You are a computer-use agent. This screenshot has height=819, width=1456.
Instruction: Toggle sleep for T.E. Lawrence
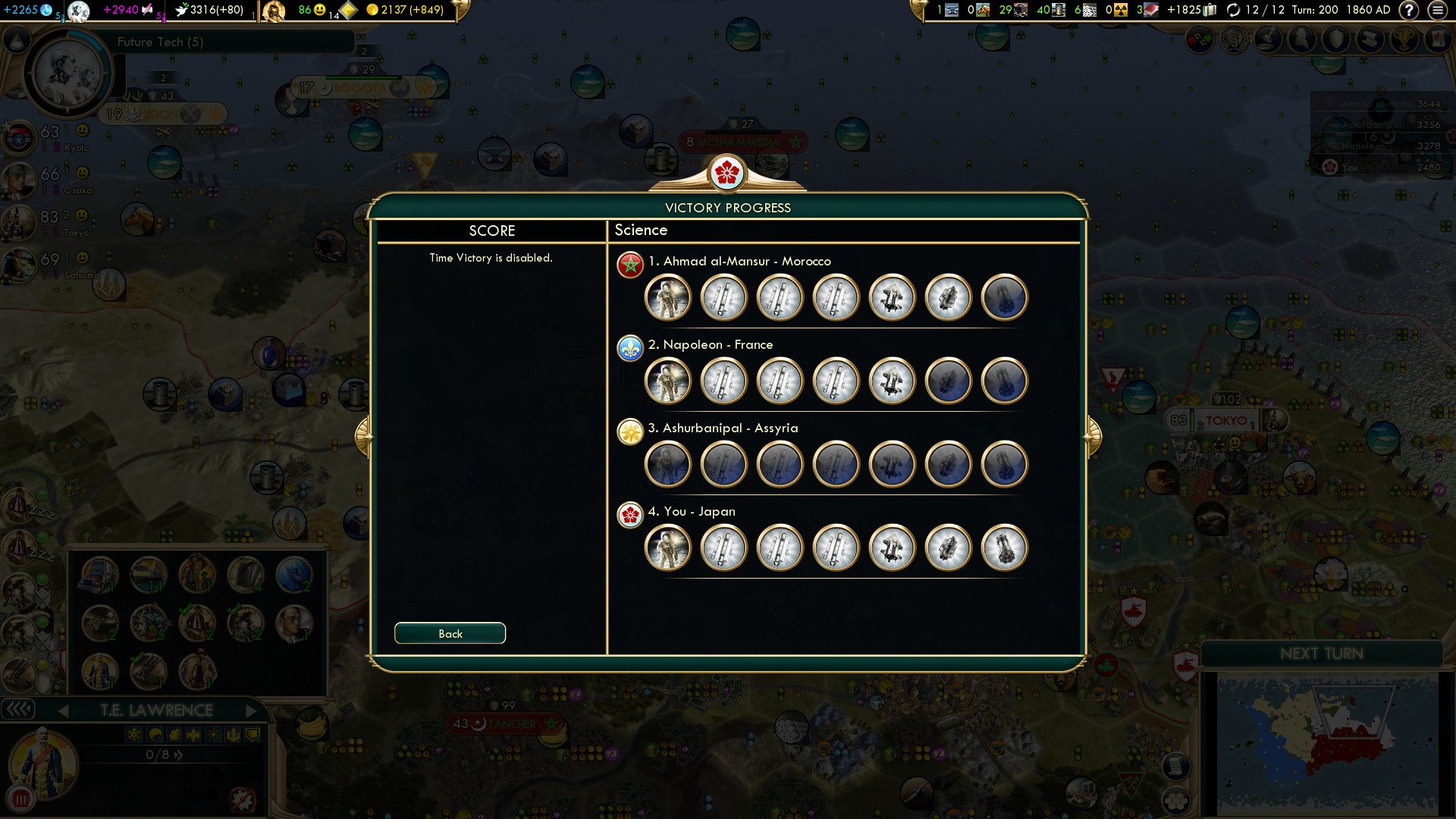click(x=155, y=734)
